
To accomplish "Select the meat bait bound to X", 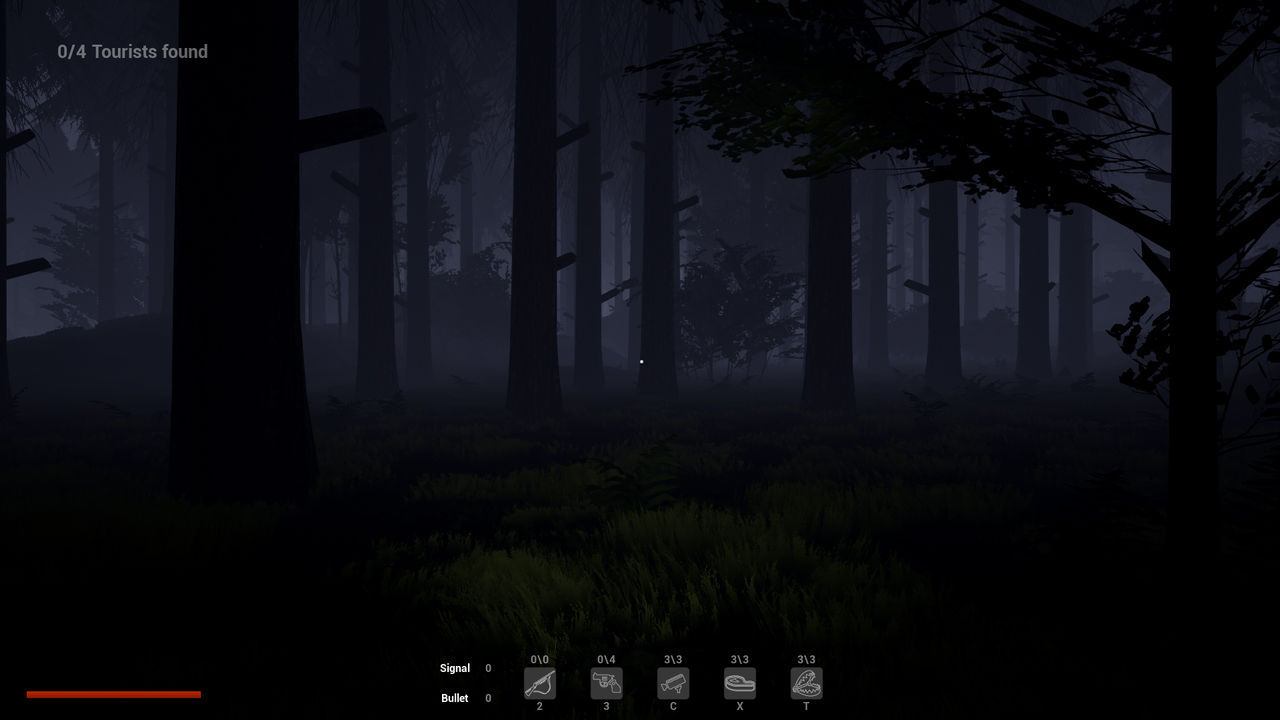I will click(x=740, y=684).
